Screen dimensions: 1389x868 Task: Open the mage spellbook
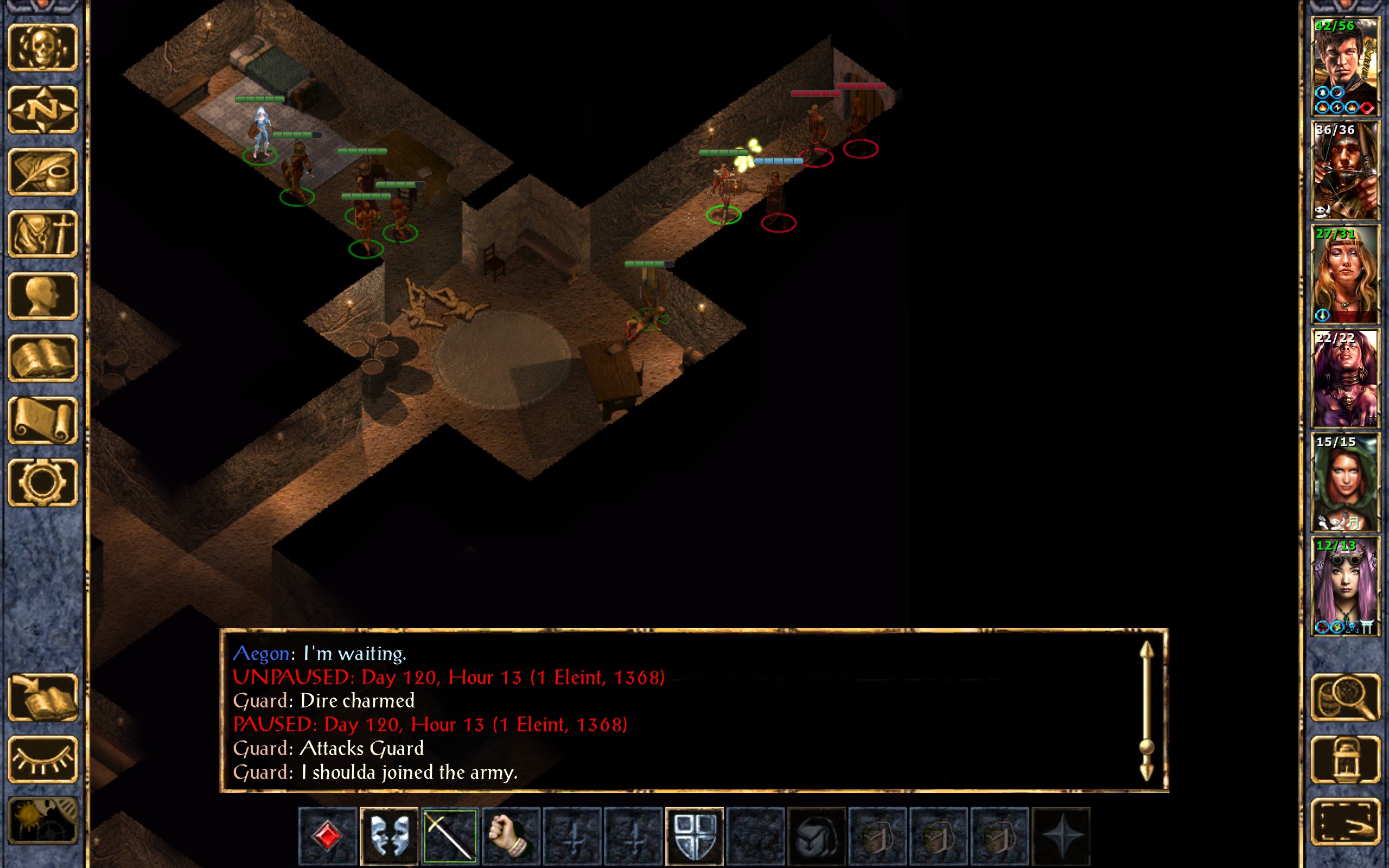click(x=43, y=358)
